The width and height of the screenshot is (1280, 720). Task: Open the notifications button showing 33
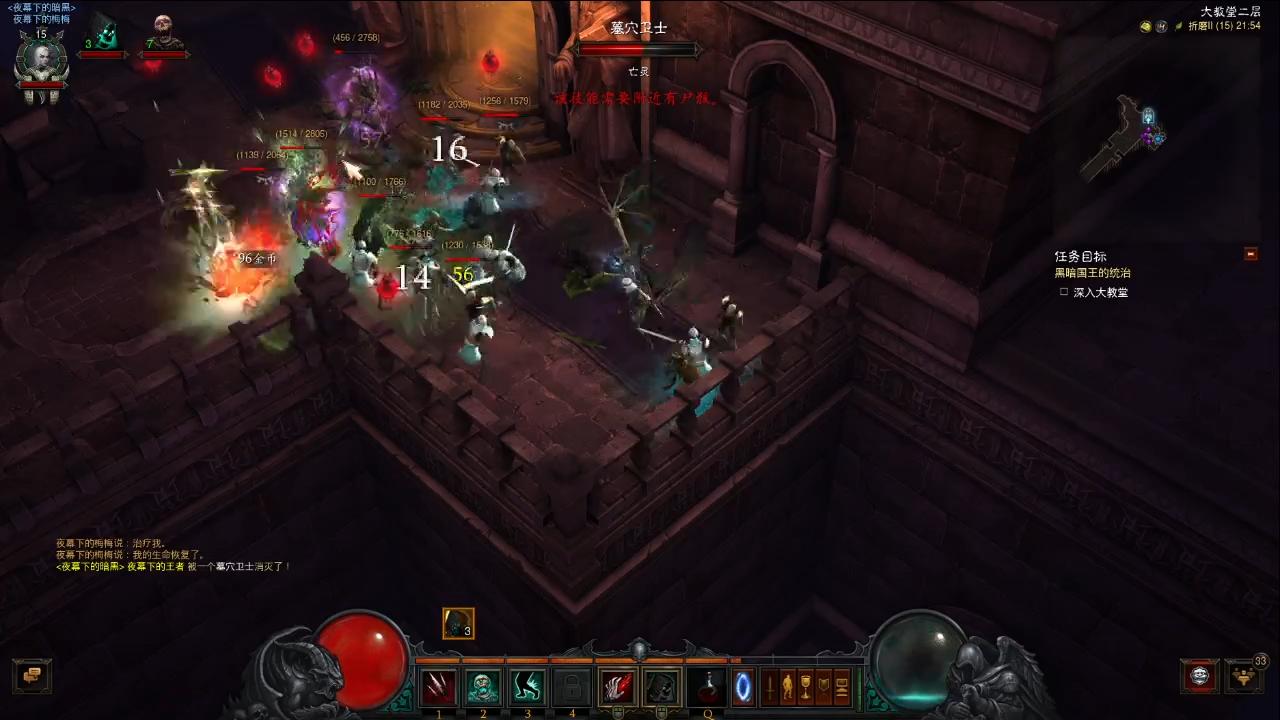1243,676
